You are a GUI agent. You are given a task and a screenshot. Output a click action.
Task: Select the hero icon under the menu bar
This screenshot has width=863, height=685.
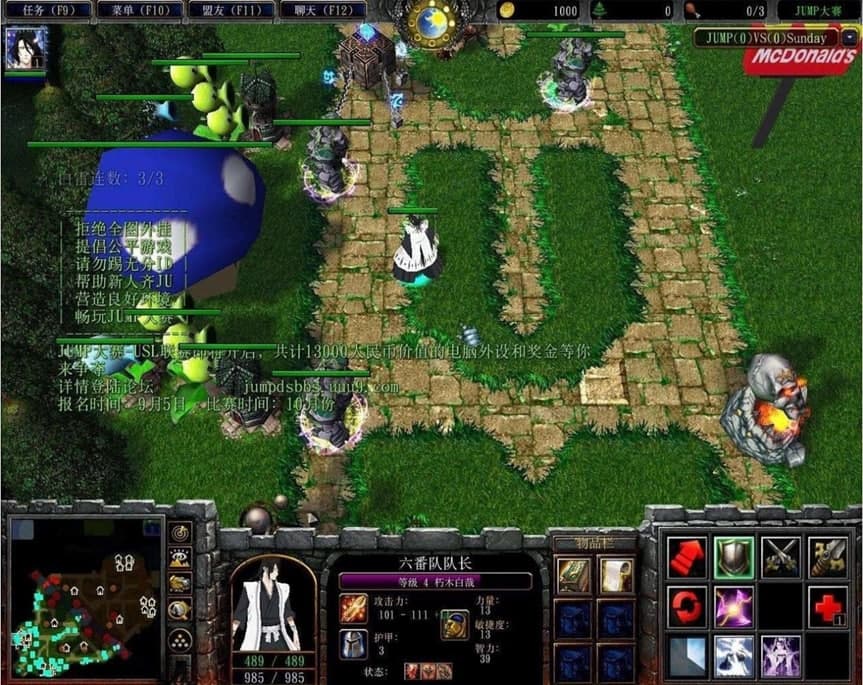[25, 47]
